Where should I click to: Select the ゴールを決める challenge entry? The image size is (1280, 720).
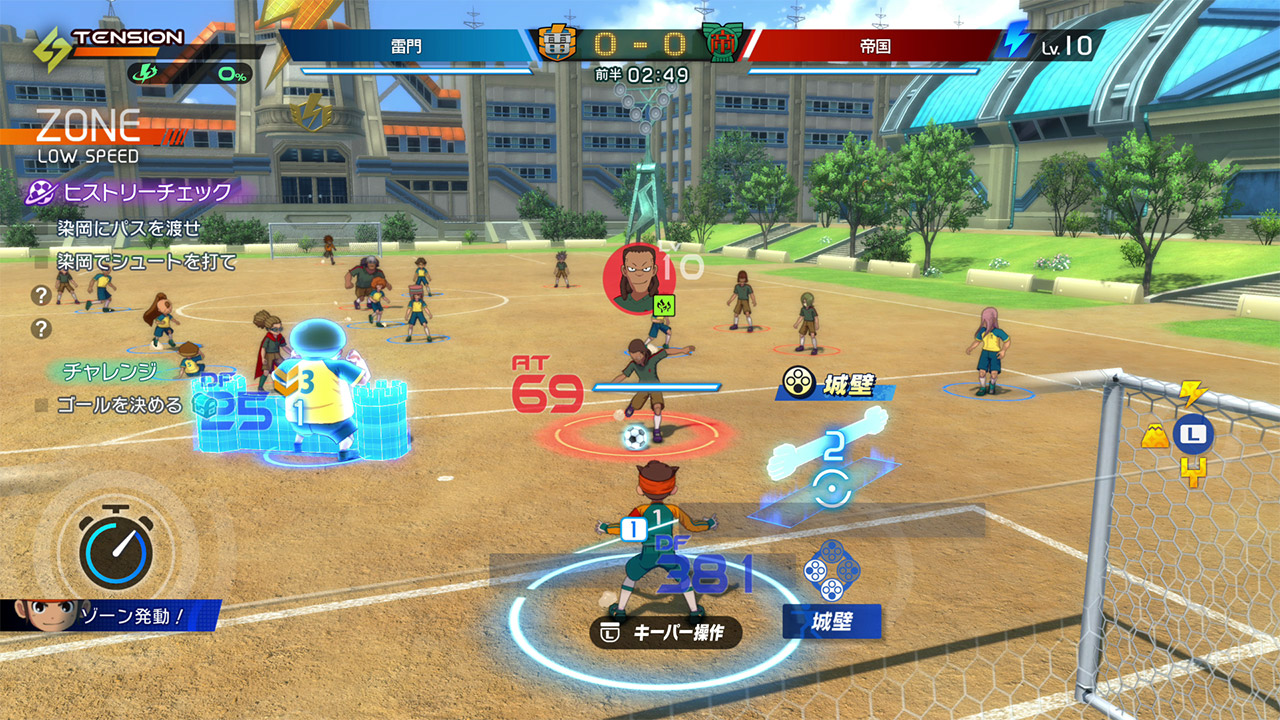coord(119,405)
